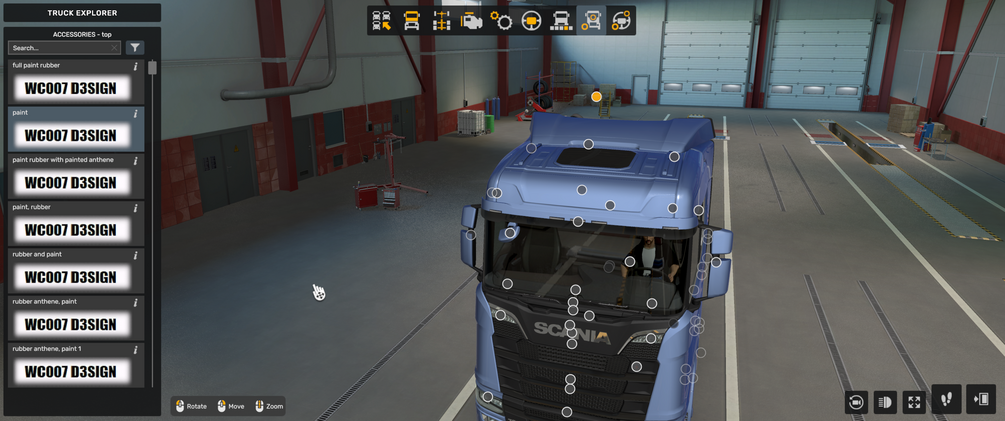This screenshot has height=421, width=1005.
Task: Open the accessory filter funnel button
Action: (135, 48)
